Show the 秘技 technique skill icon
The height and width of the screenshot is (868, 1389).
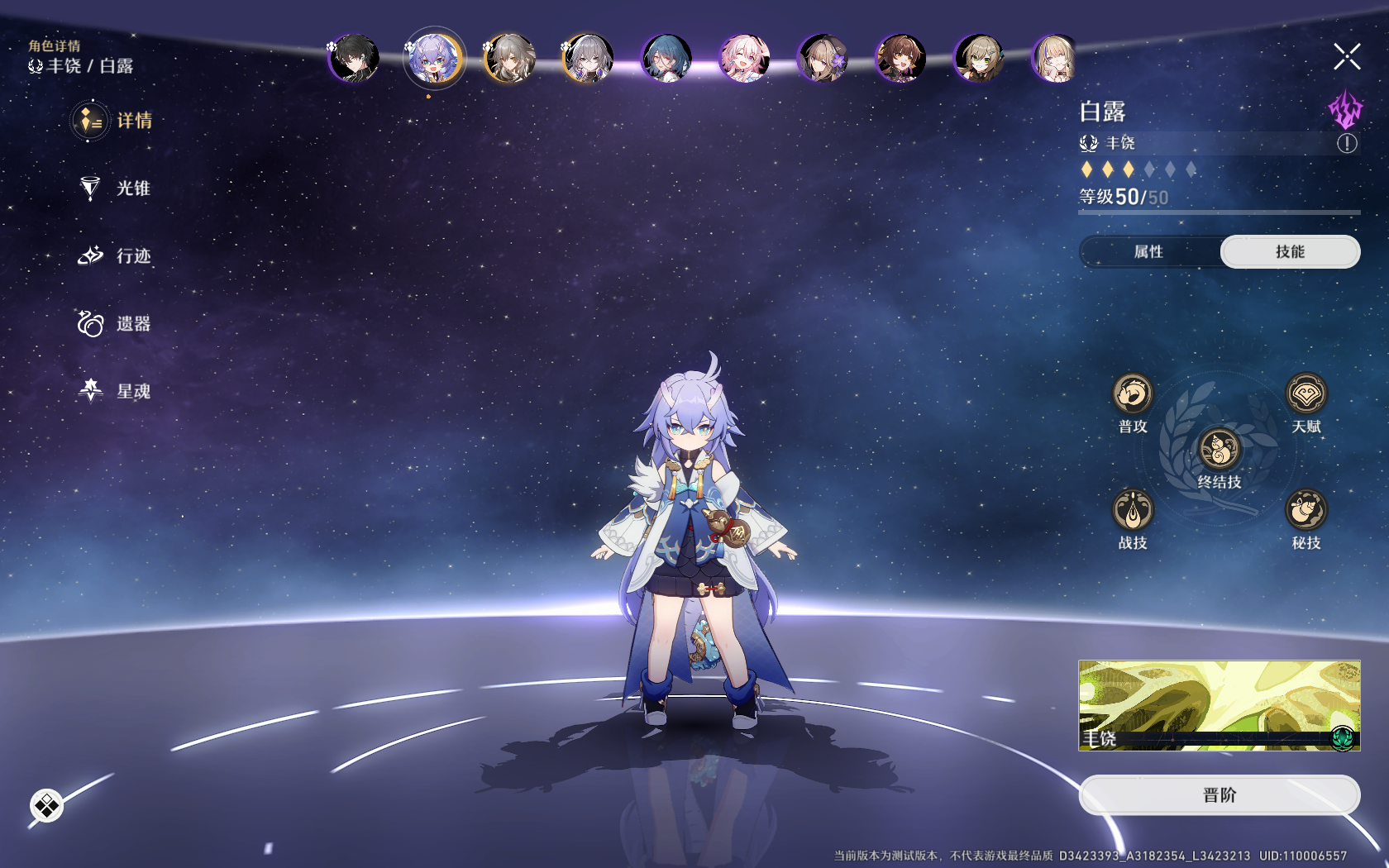pyautogui.click(x=1305, y=510)
